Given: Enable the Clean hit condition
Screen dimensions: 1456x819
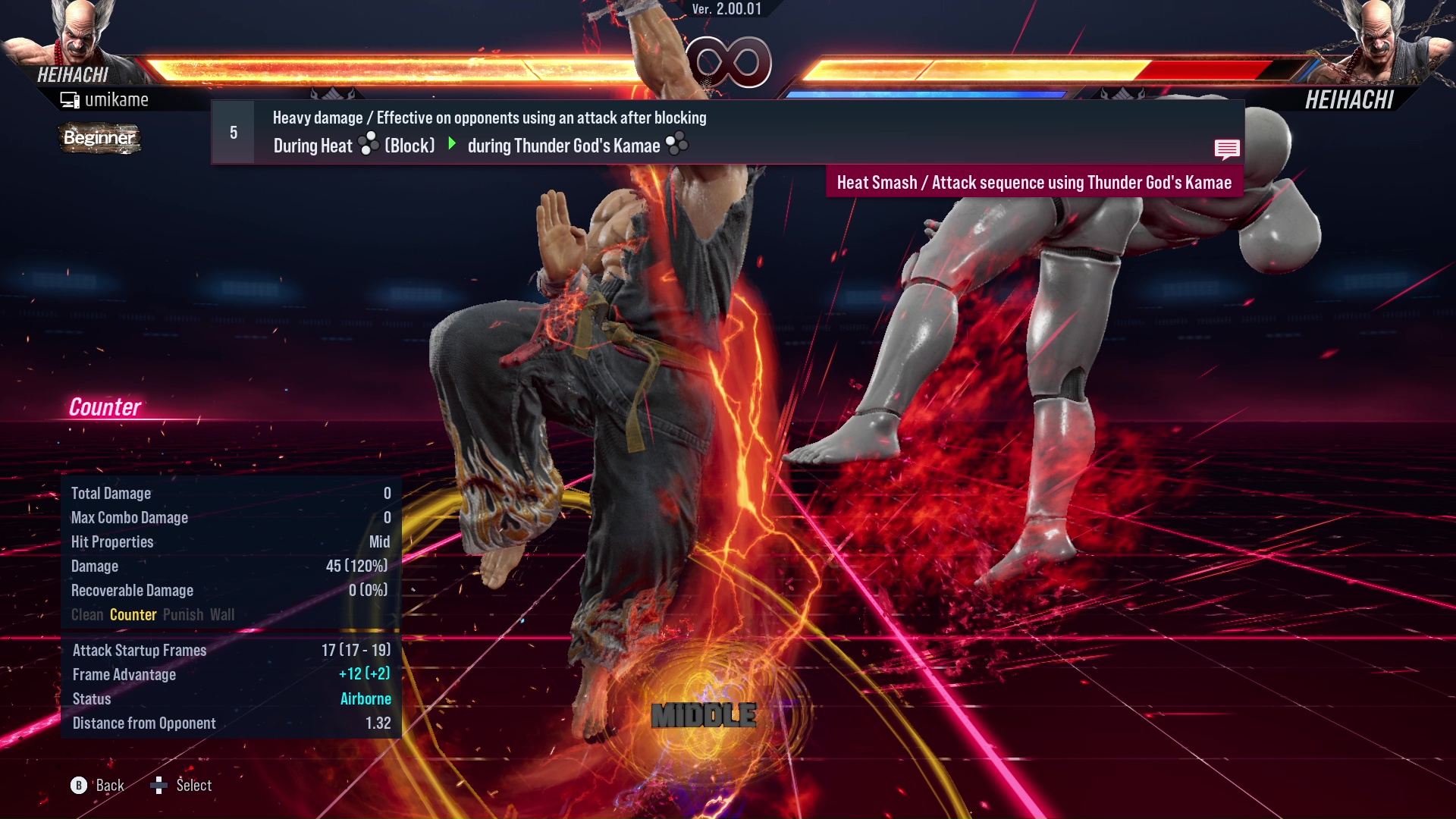Looking at the screenshot, I should click(x=86, y=614).
